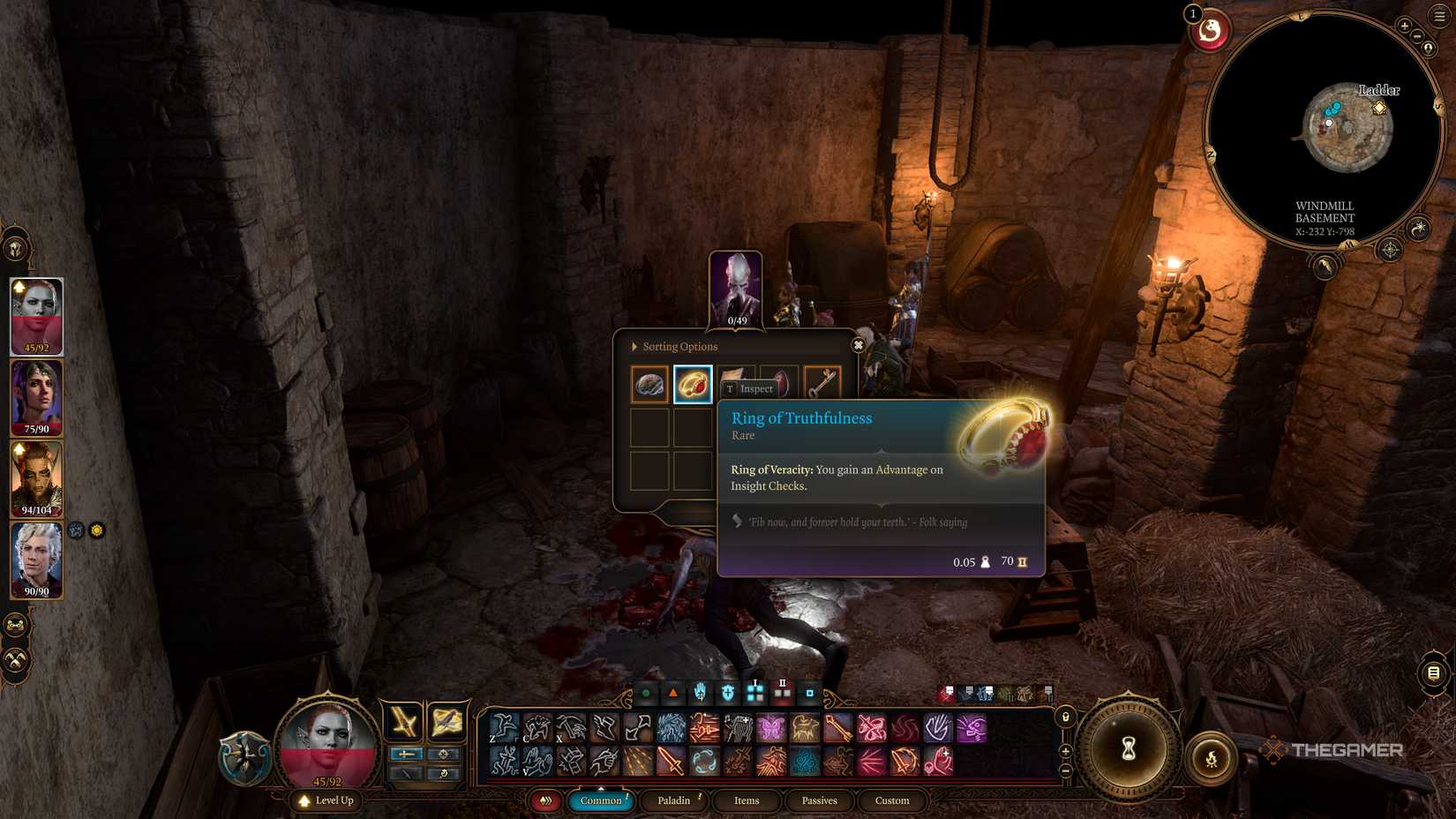Select the Common hotbar tab

pos(601,800)
